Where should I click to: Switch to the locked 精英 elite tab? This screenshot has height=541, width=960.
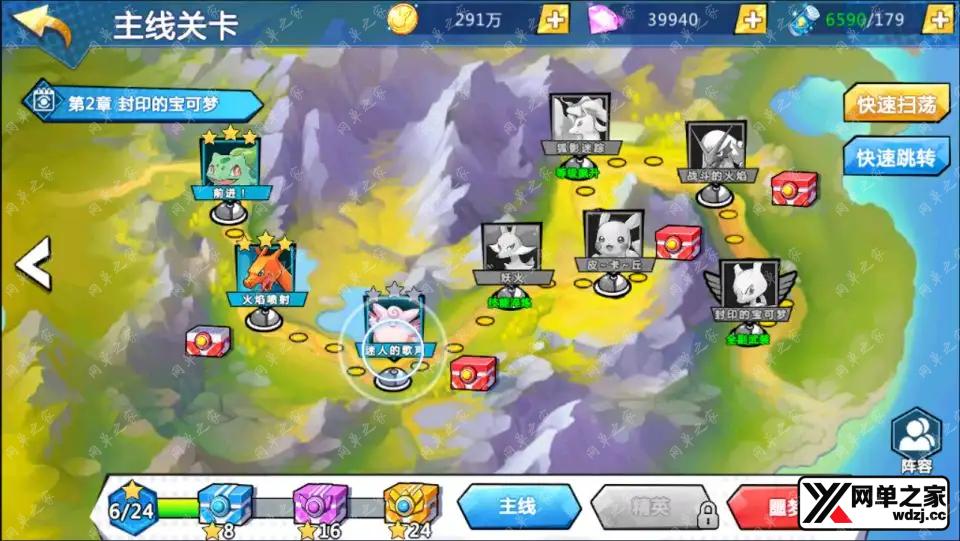[x=652, y=508]
